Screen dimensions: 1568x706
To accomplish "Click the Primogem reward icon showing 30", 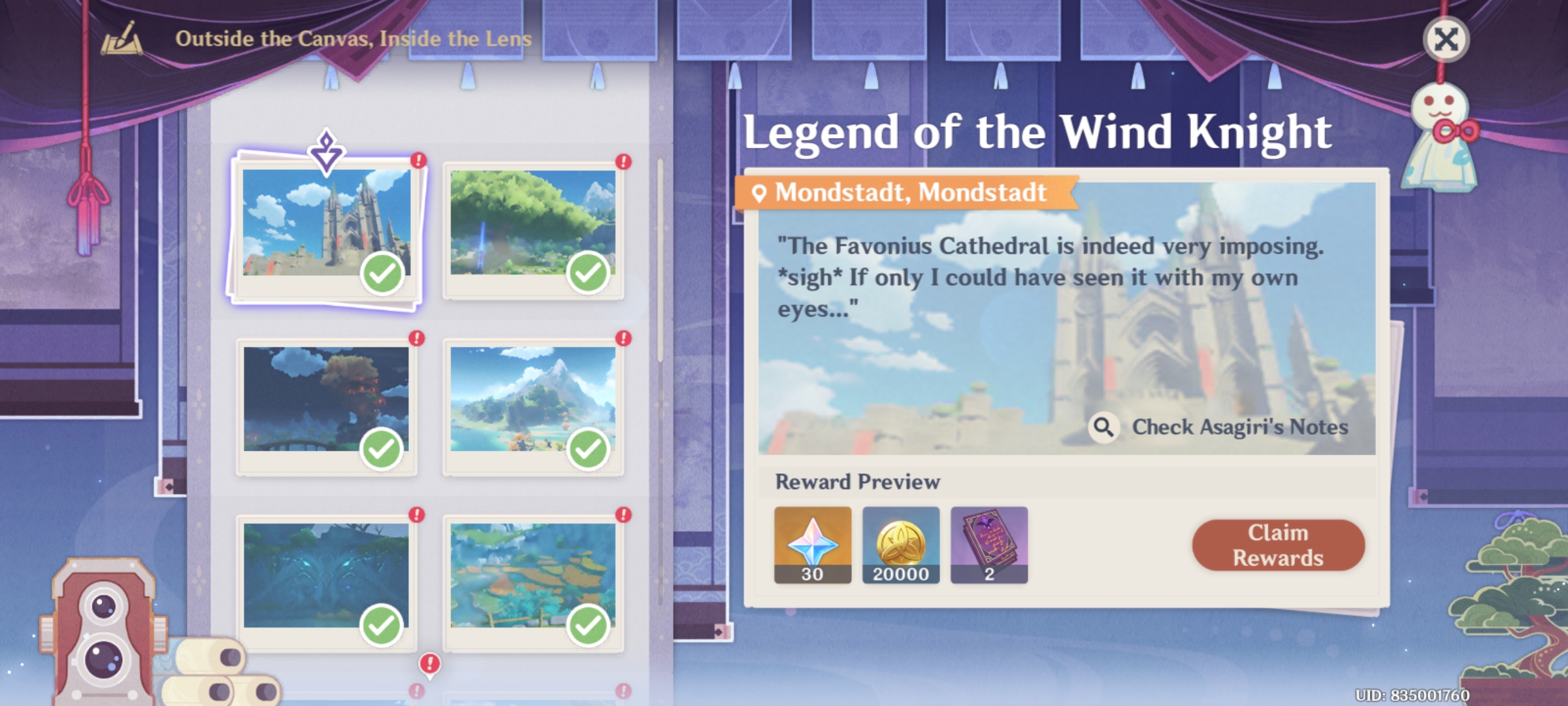I will [813, 546].
